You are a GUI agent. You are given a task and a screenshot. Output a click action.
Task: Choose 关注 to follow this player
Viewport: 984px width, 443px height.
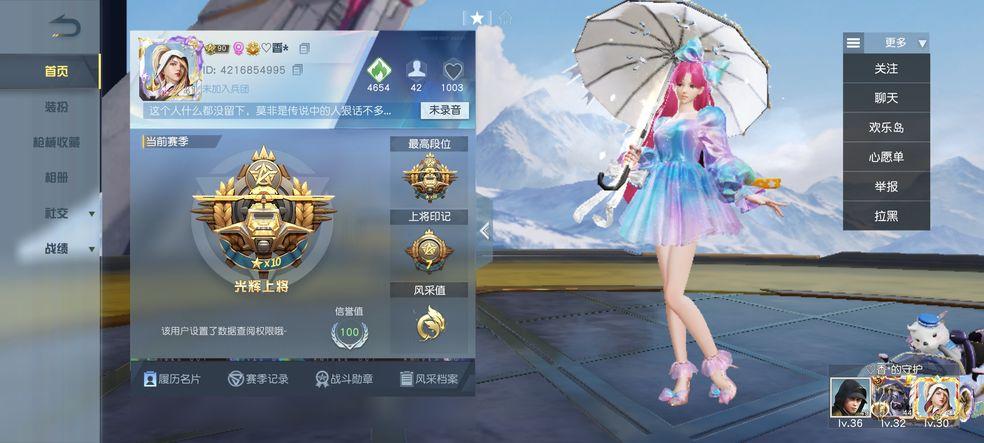coord(886,69)
